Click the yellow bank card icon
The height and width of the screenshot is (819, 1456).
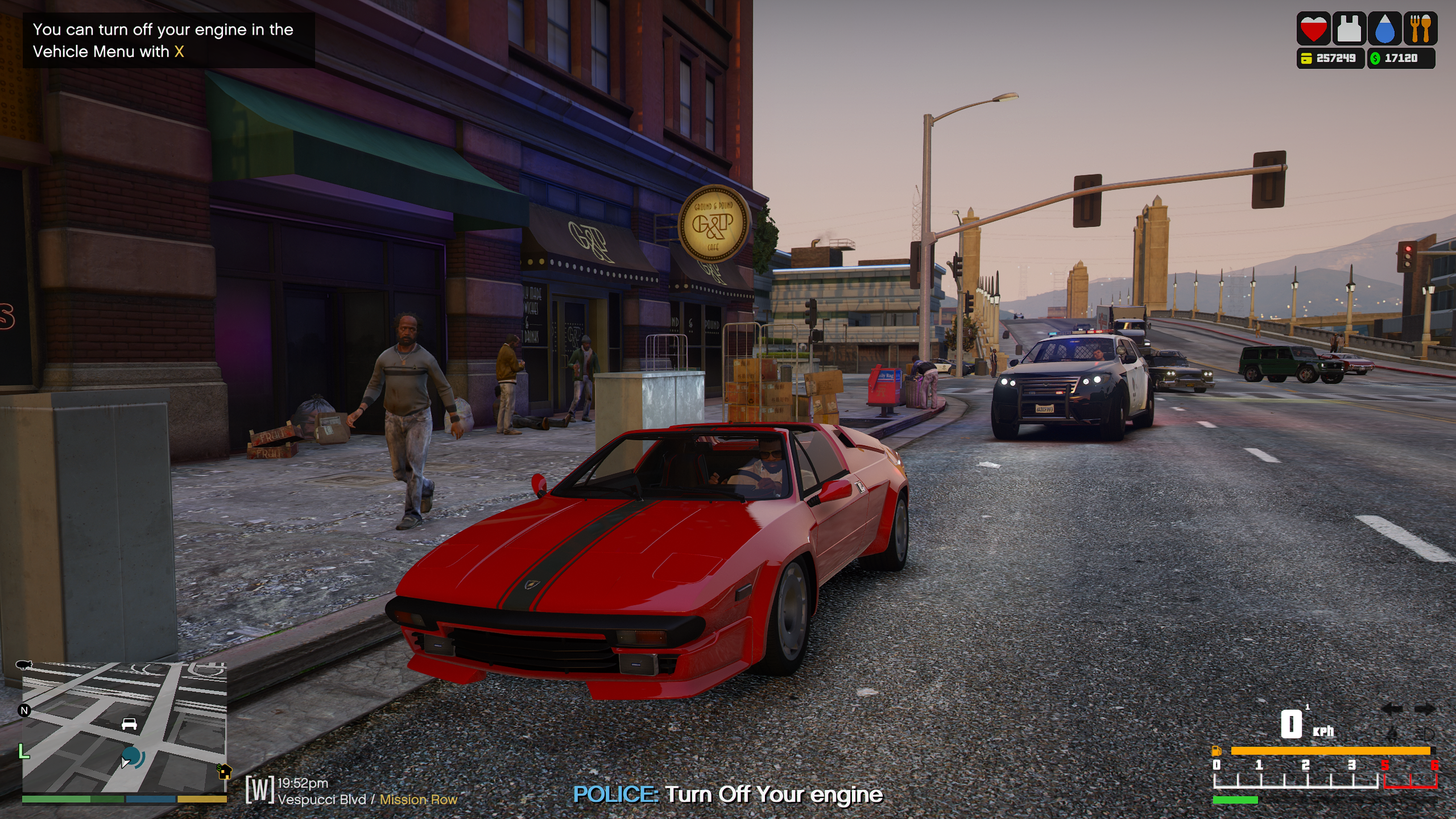pos(1306,58)
